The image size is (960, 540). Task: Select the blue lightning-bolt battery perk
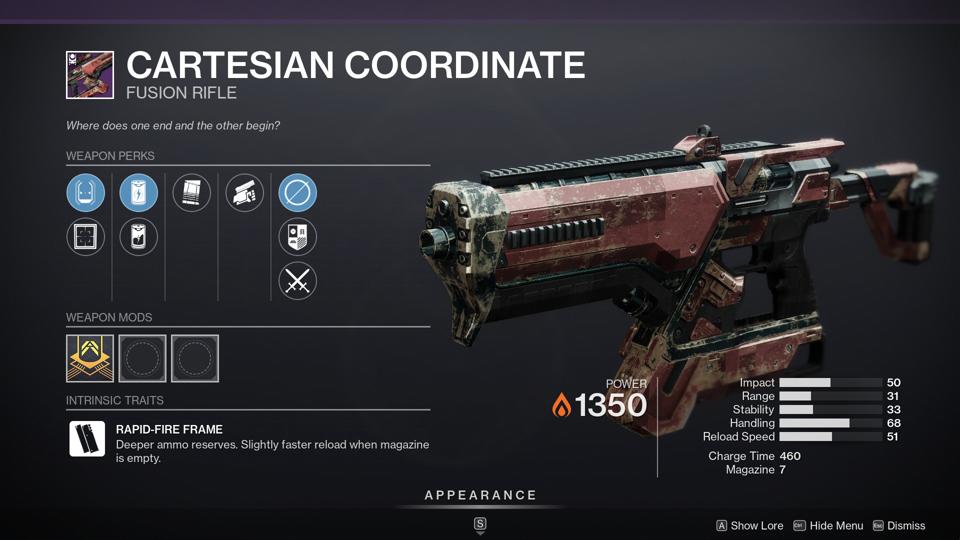point(139,193)
